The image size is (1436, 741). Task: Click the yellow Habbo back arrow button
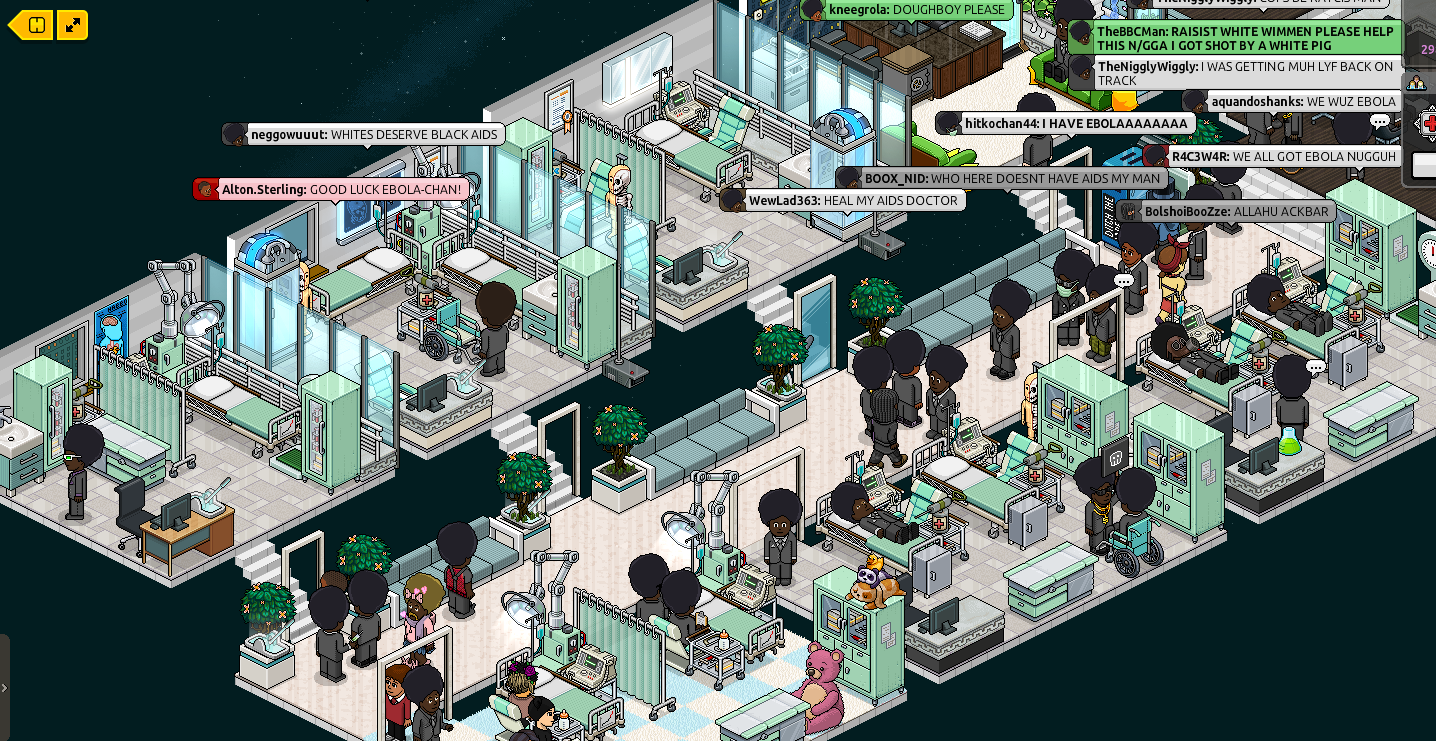[30, 25]
